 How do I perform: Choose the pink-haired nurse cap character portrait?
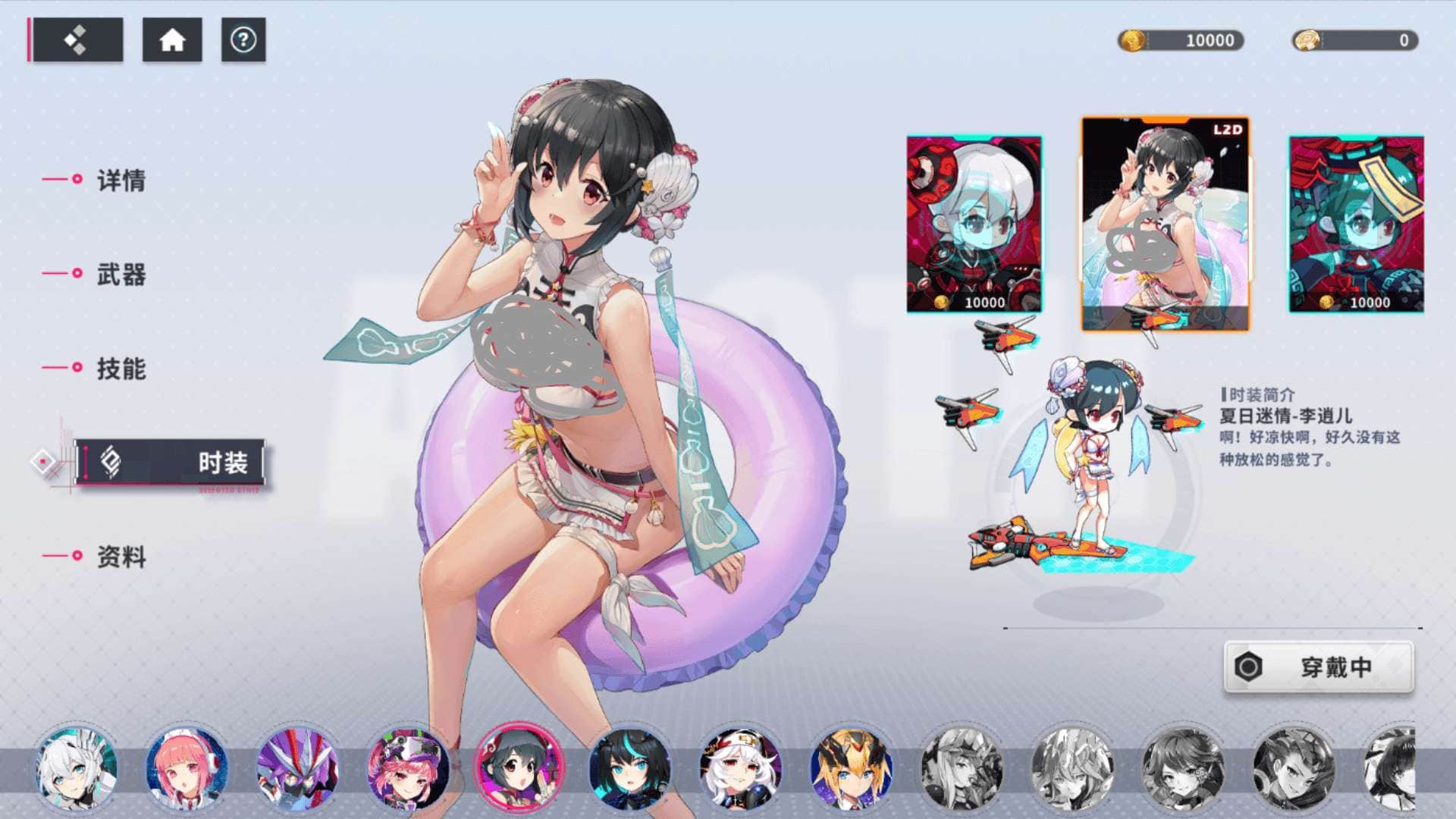tap(186, 768)
